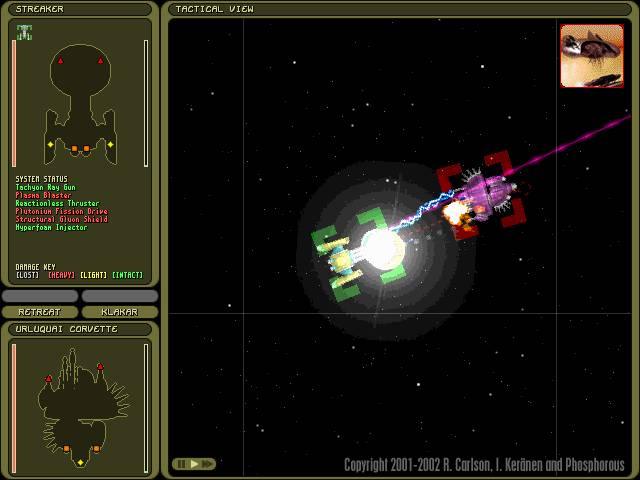Pause the combat simulation
The image size is (640, 480).
pos(181,464)
